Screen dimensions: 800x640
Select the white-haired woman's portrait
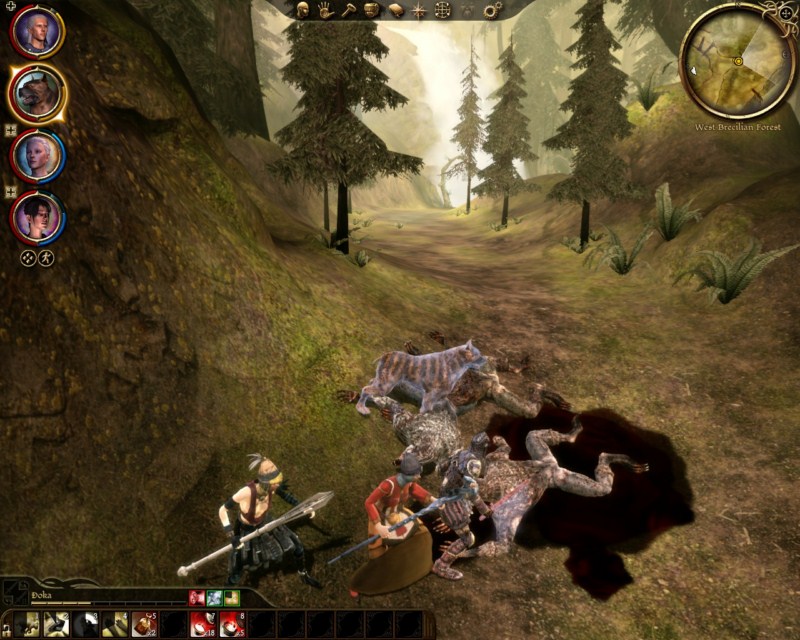point(38,155)
